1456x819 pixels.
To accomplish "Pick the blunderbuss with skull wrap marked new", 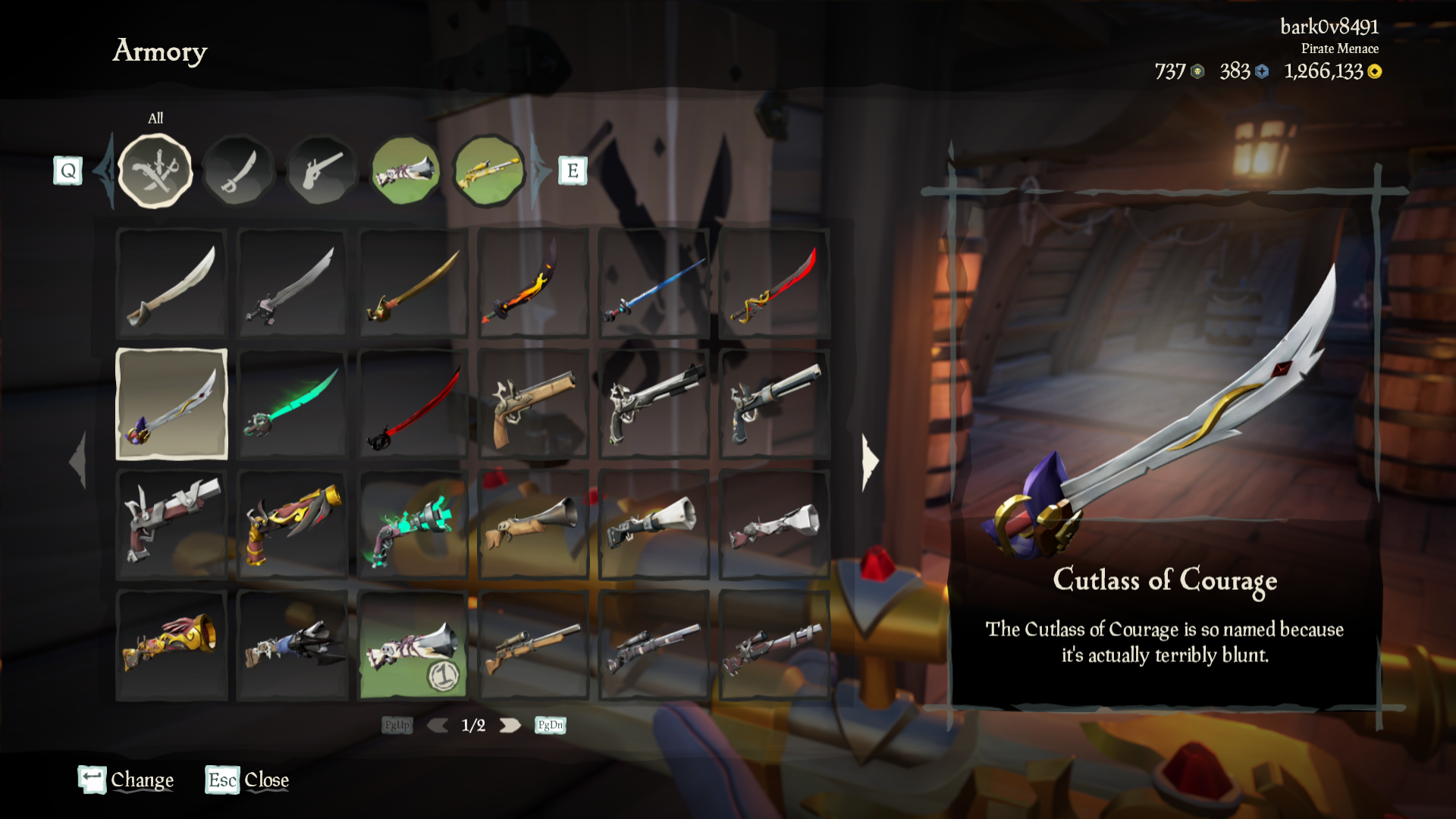I will pyautogui.click(x=413, y=645).
